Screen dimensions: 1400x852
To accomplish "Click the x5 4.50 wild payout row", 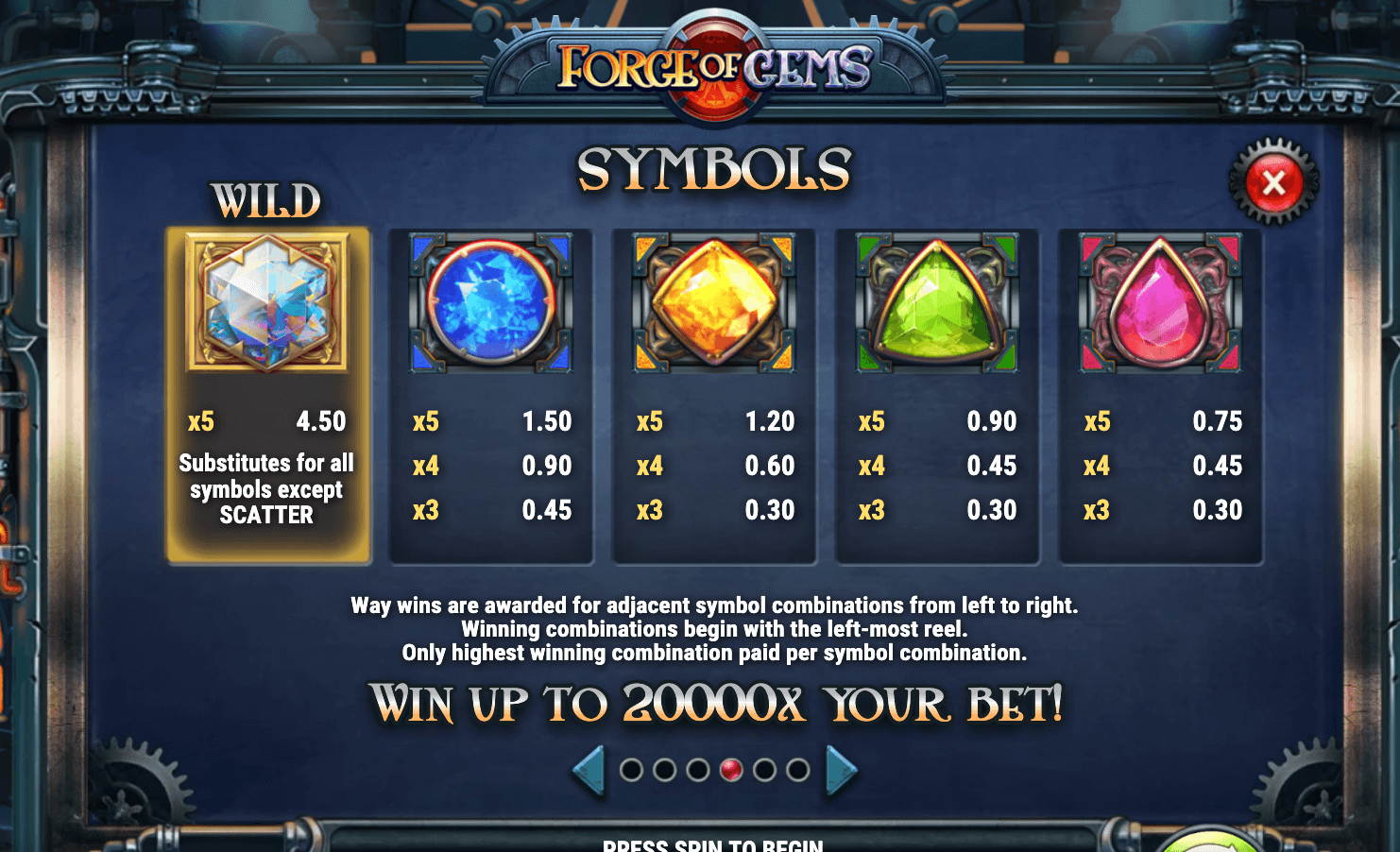I will 267,421.
